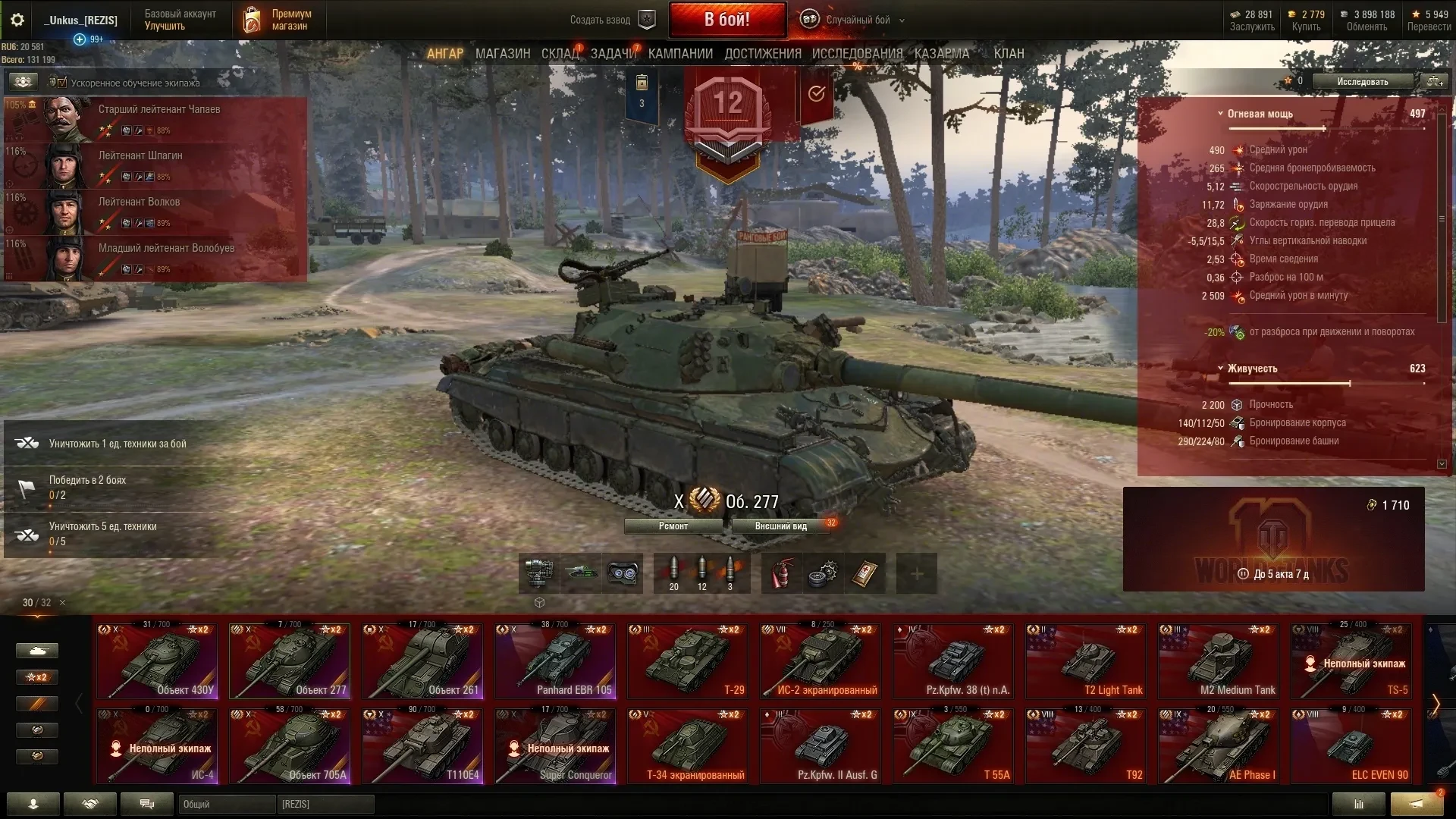Toggle Ускоренное обучение экипажа checkbox
Image resolution: width=1456 pixels, height=819 pixels.
[x=61, y=83]
